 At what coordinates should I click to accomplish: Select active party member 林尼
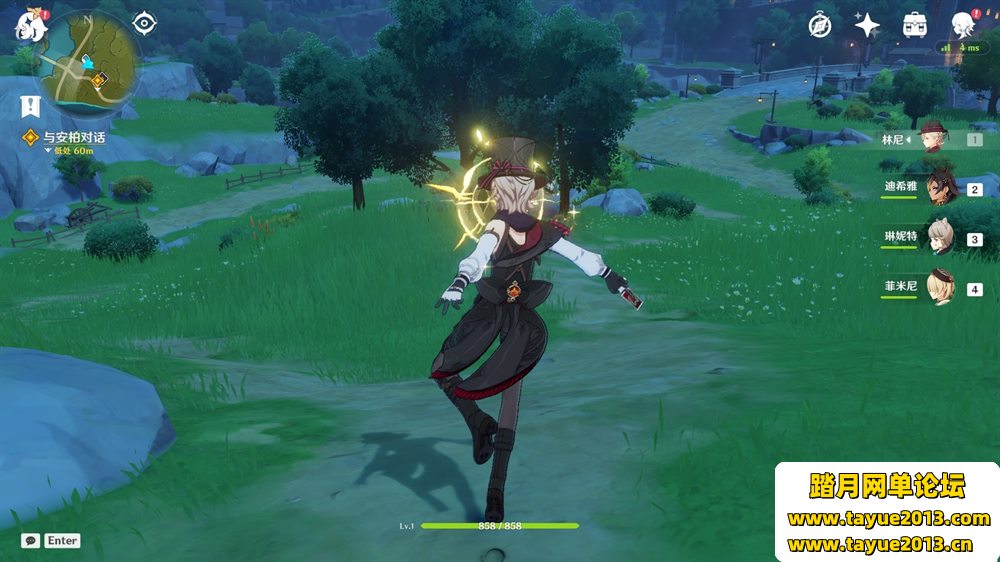pos(932,139)
